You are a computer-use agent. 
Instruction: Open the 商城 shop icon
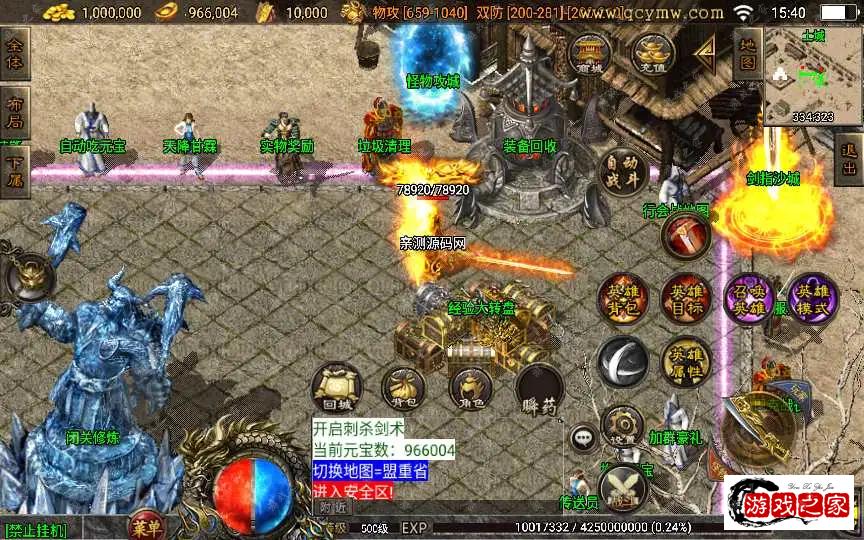point(589,55)
